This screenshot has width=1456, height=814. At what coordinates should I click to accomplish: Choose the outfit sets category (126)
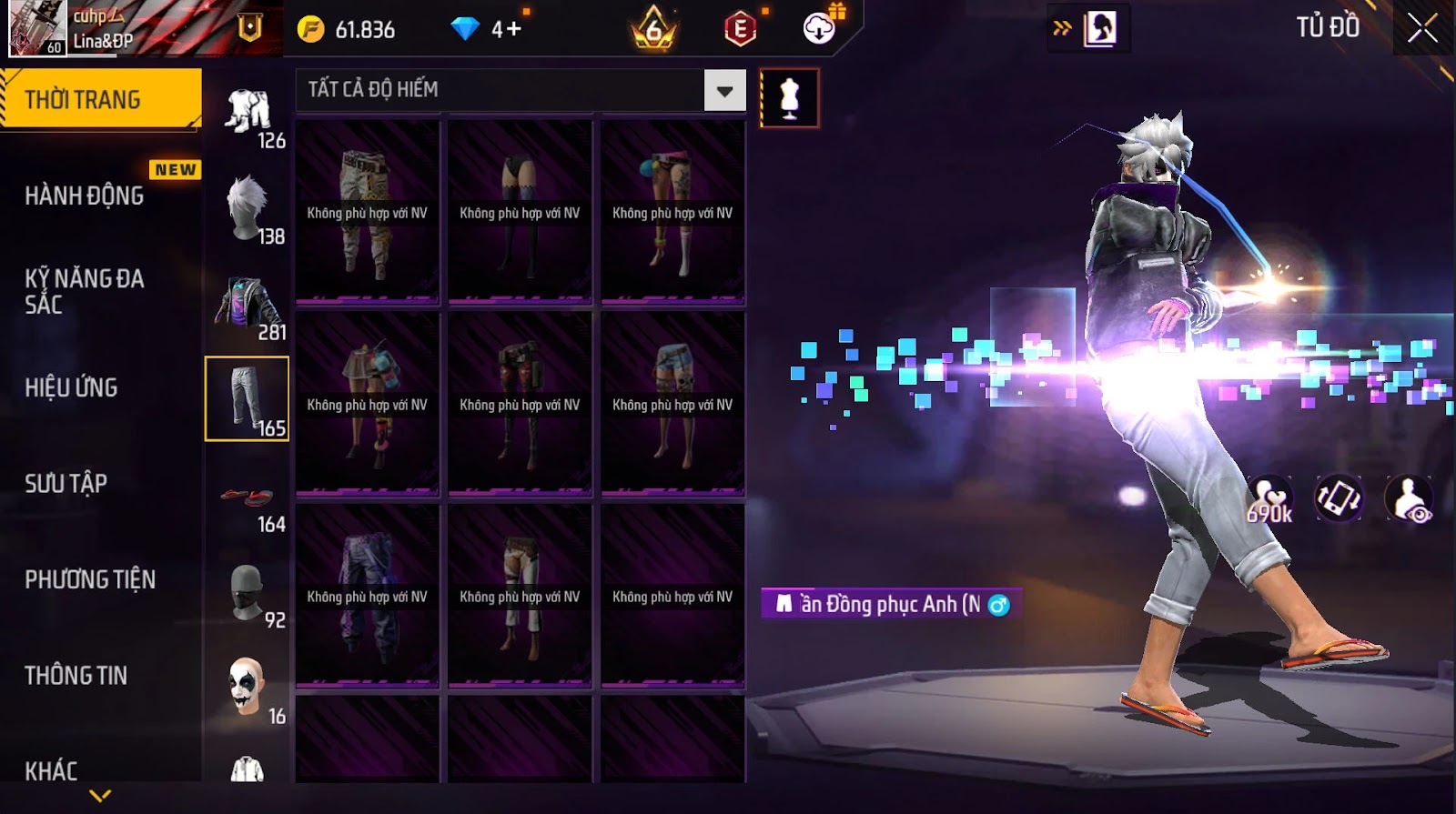[x=248, y=116]
